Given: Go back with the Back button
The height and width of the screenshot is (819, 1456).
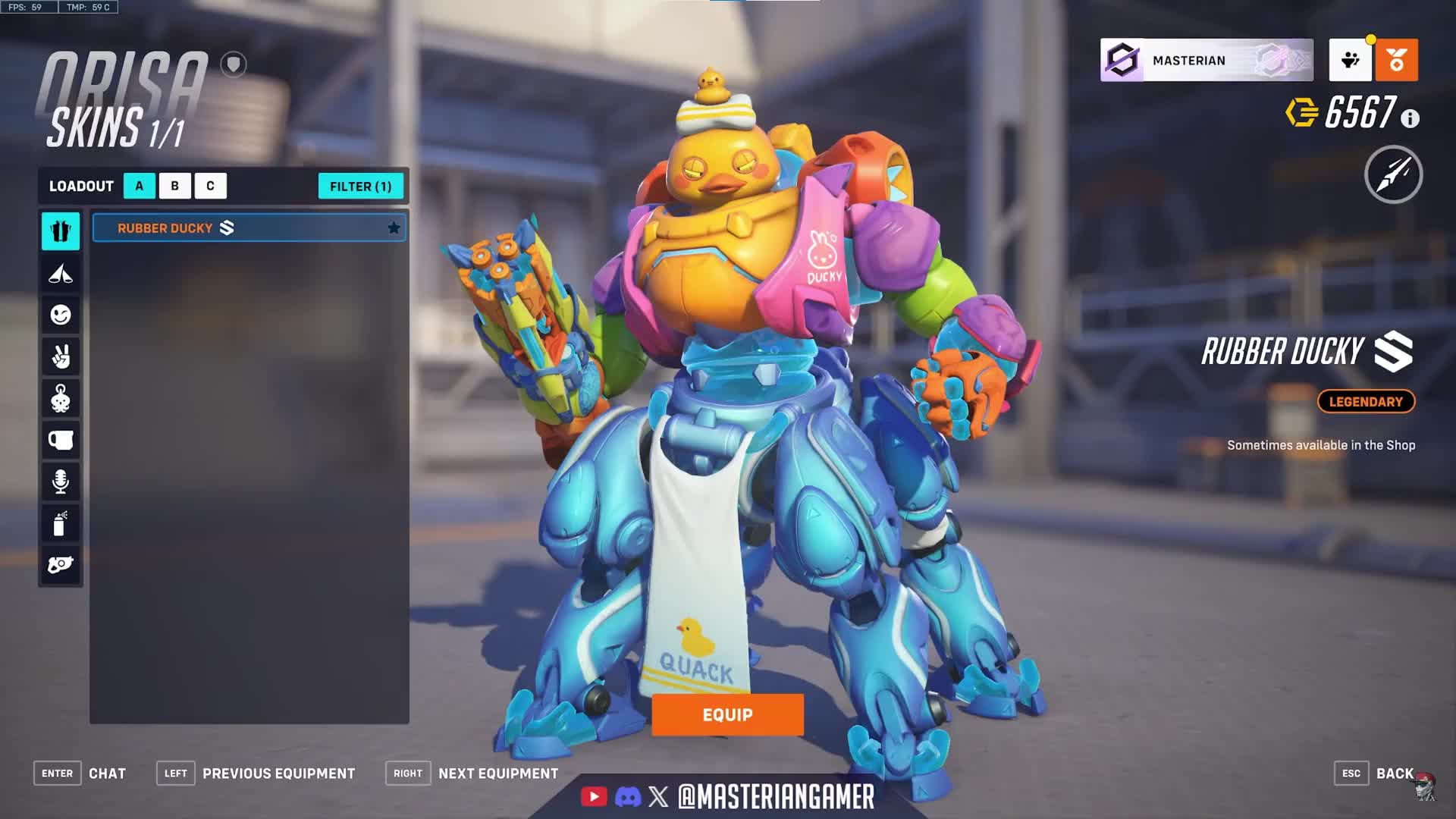Looking at the screenshot, I should [x=1394, y=773].
